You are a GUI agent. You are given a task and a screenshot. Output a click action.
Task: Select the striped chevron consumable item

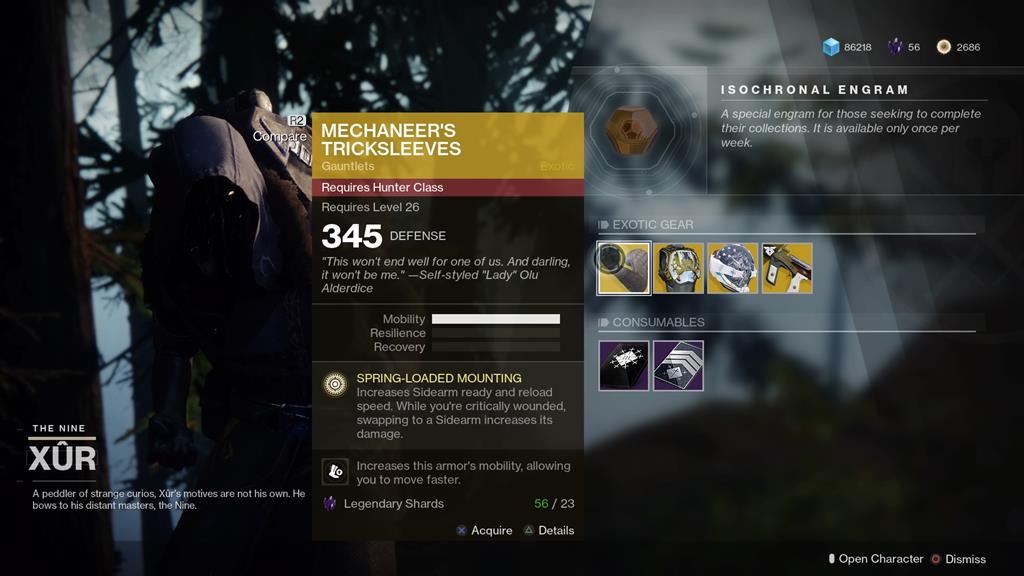679,365
